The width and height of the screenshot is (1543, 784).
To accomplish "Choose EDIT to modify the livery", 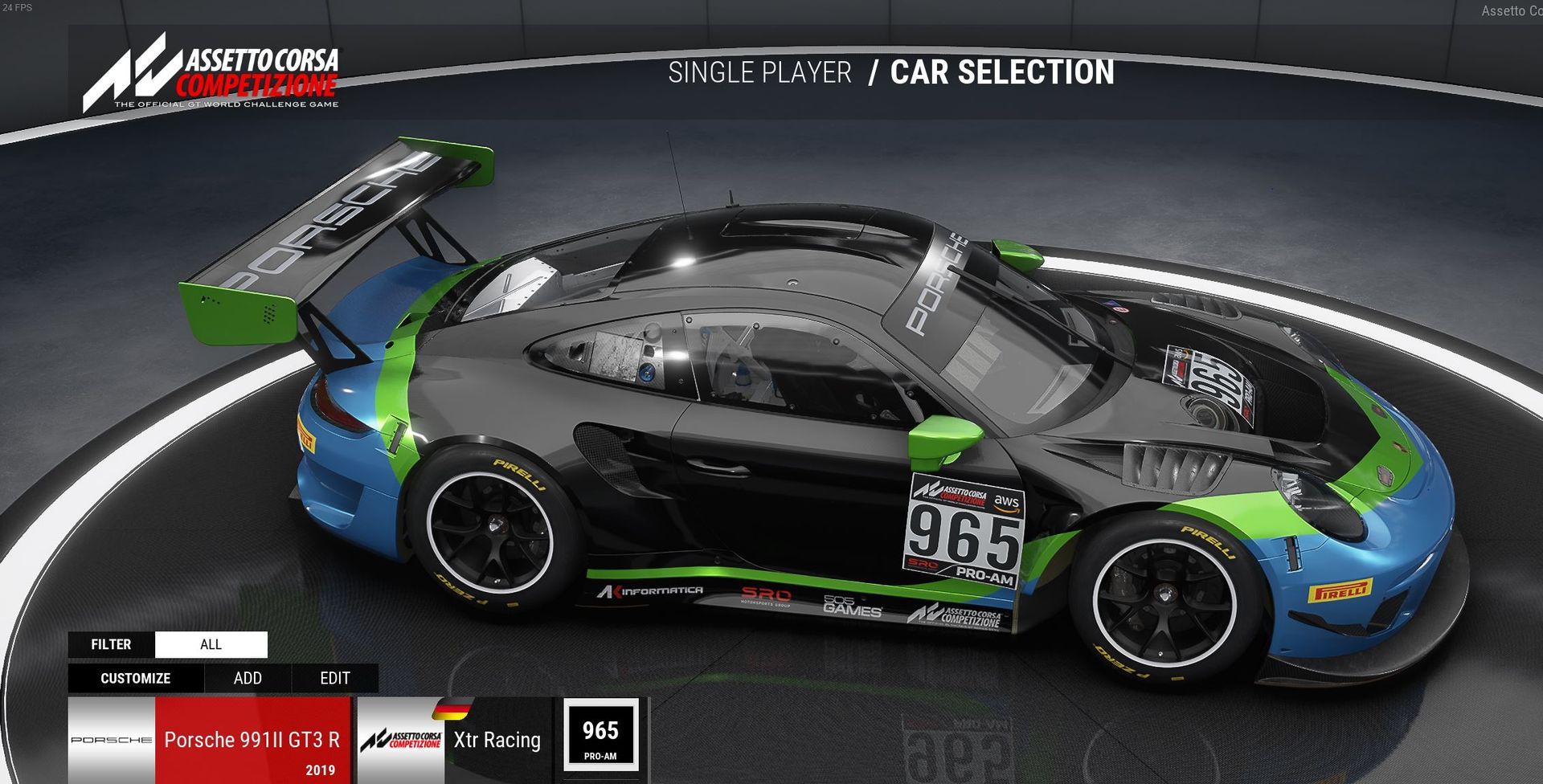I will coord(334,678).
